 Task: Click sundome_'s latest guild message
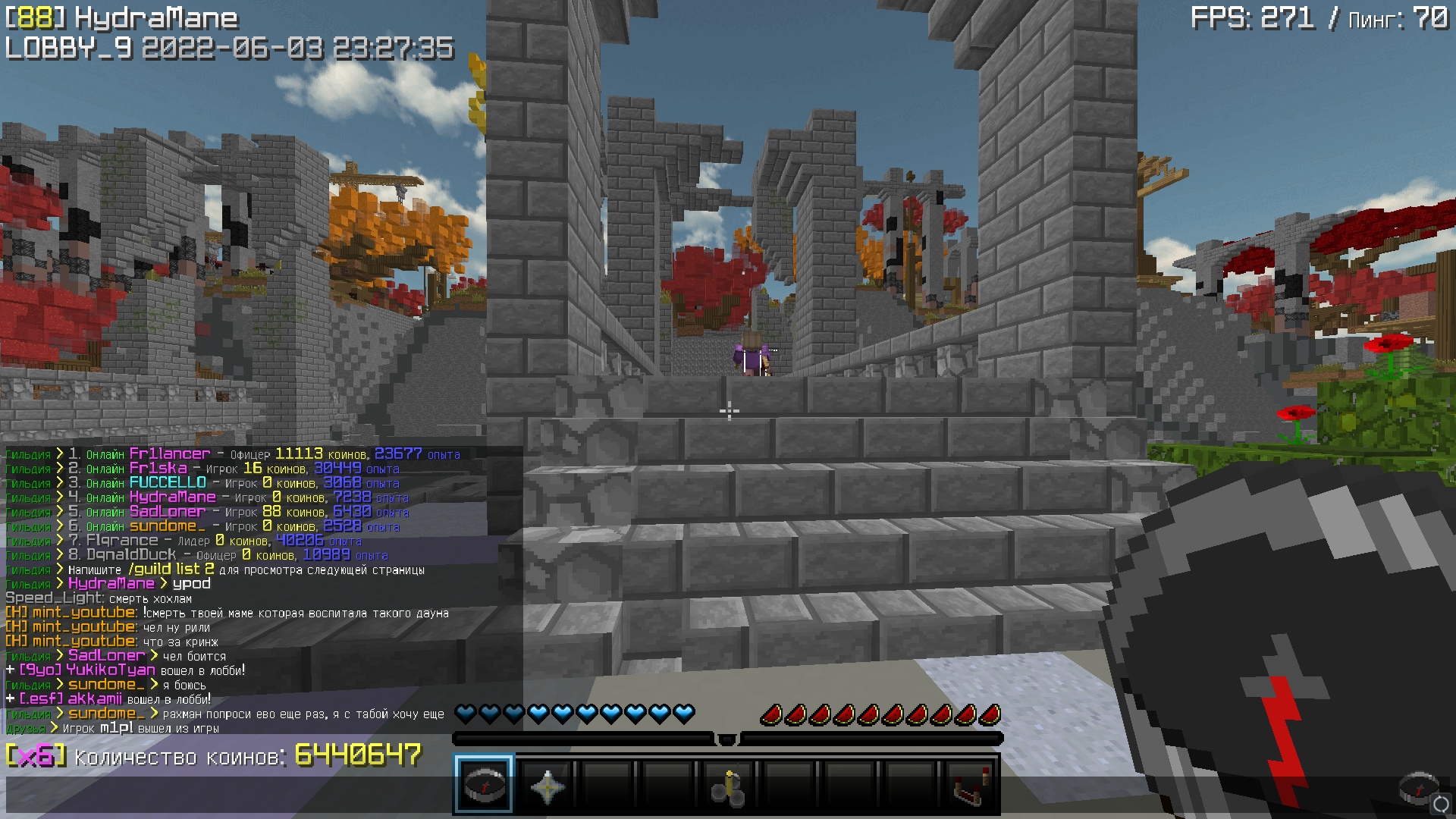pyautogui.click(x=190, y=714)
